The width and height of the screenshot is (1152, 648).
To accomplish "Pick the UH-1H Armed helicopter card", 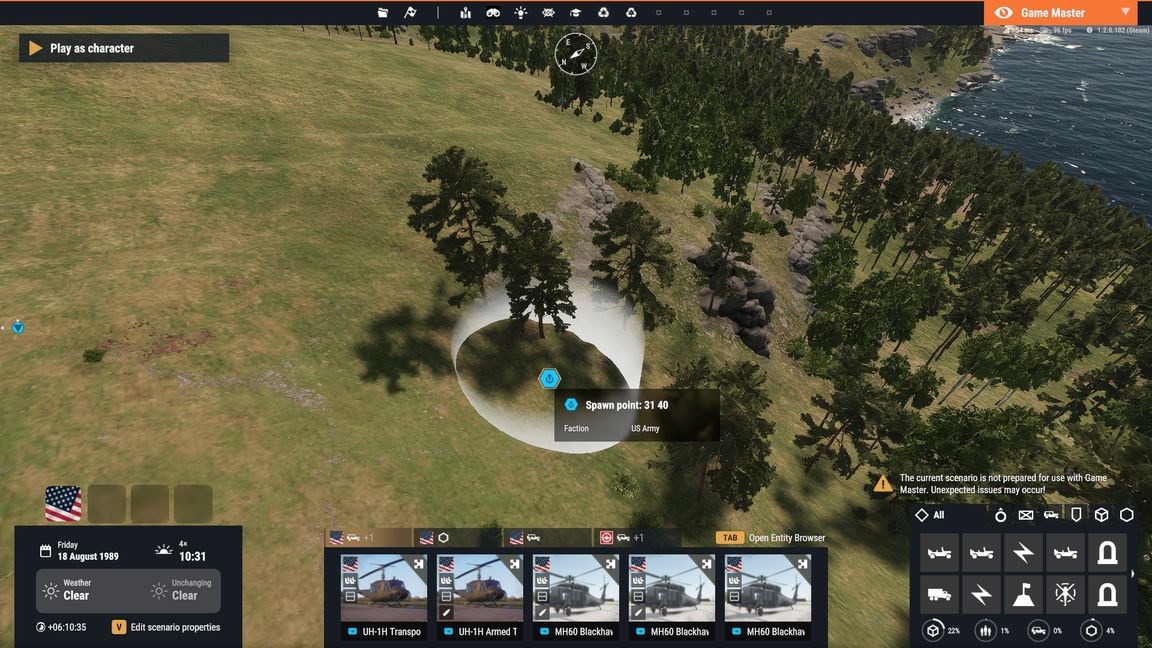I will [479, 597].
